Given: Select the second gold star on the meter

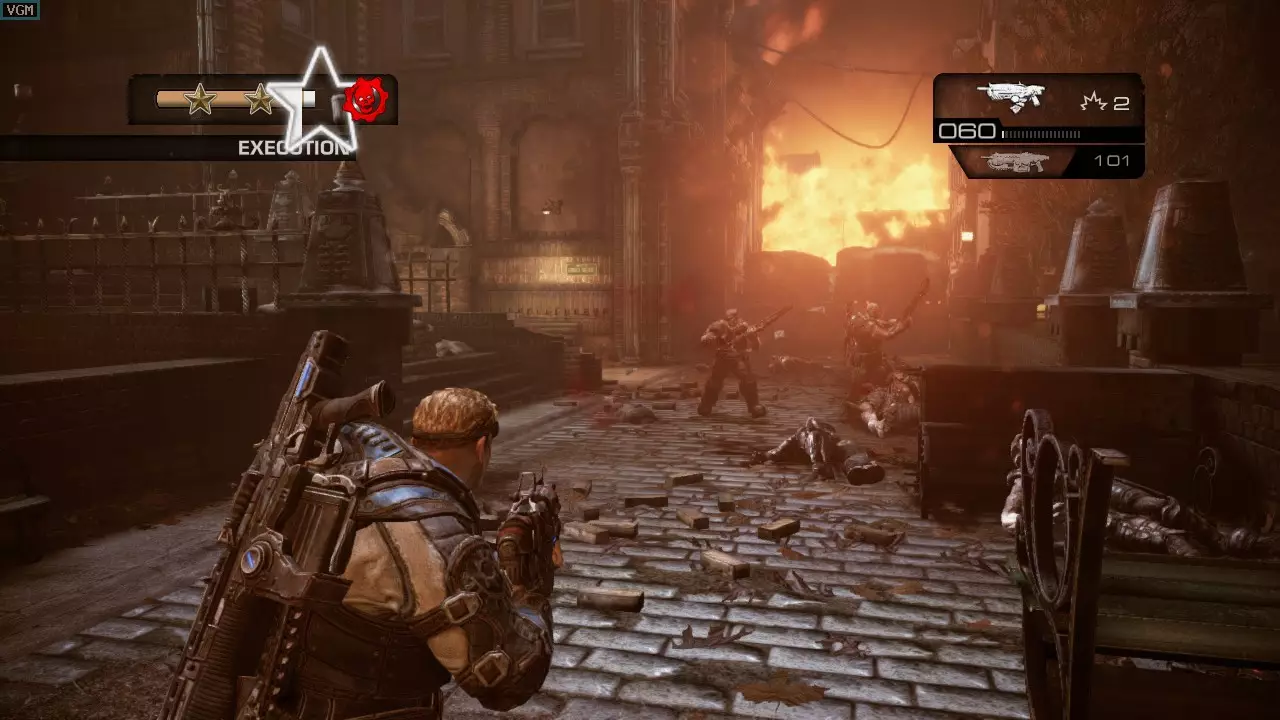Looking at the screenshot, I should (x=258, y=99).
